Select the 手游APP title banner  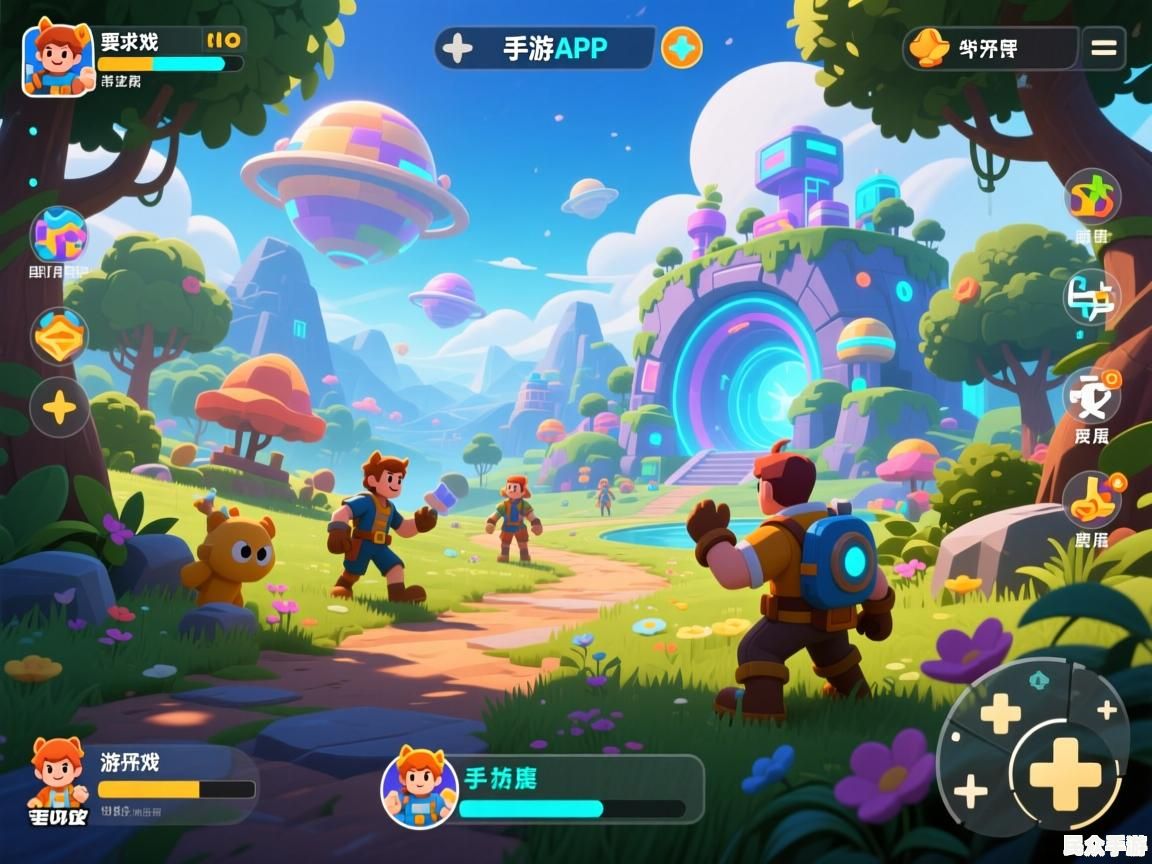tap(546, 48)
